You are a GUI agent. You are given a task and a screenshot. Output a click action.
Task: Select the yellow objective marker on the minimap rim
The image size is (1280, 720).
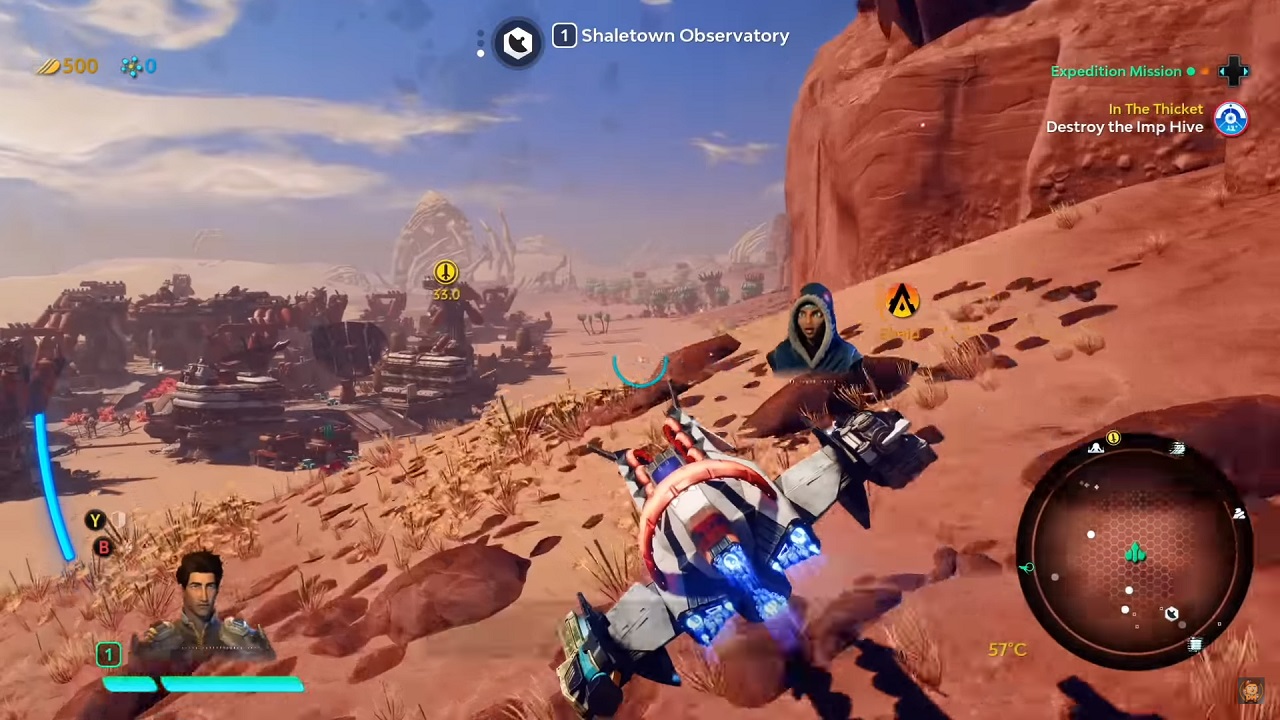tap(1113, 438)
